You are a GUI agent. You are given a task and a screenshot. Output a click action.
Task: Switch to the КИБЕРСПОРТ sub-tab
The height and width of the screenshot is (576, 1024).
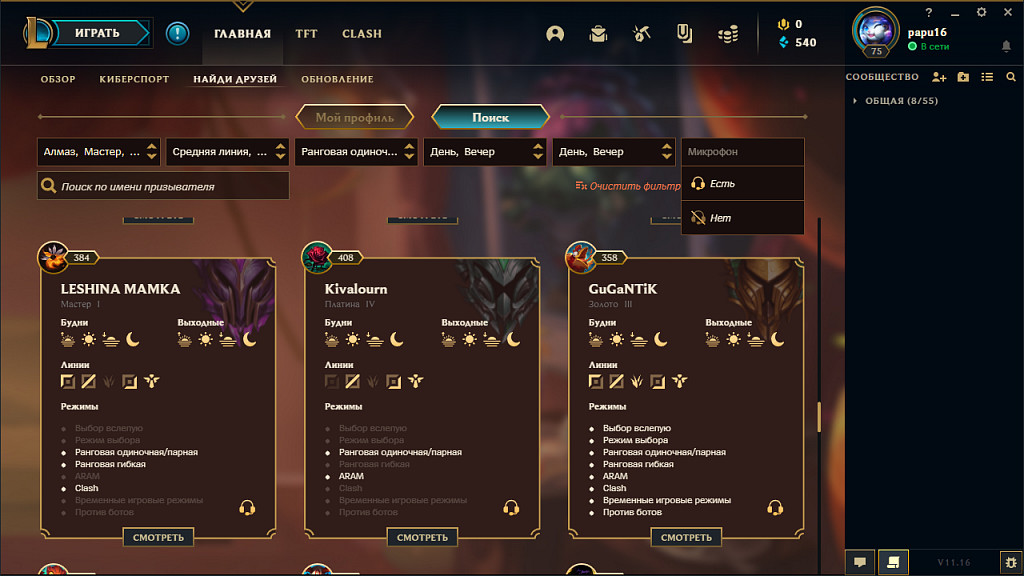coord(134,79)
